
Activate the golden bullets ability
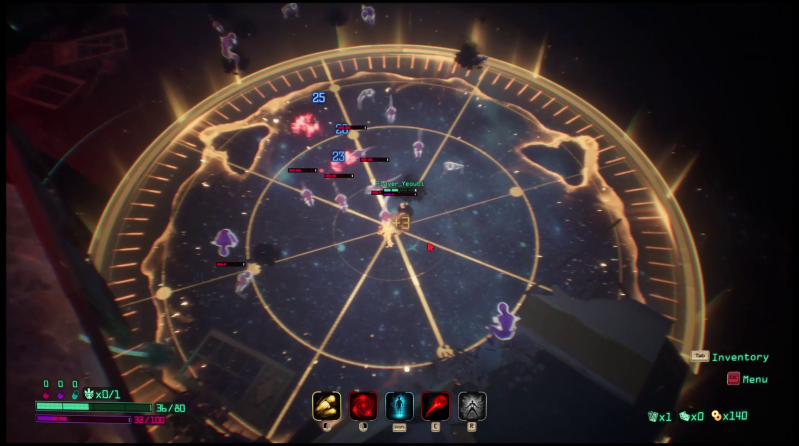point(326,405)
